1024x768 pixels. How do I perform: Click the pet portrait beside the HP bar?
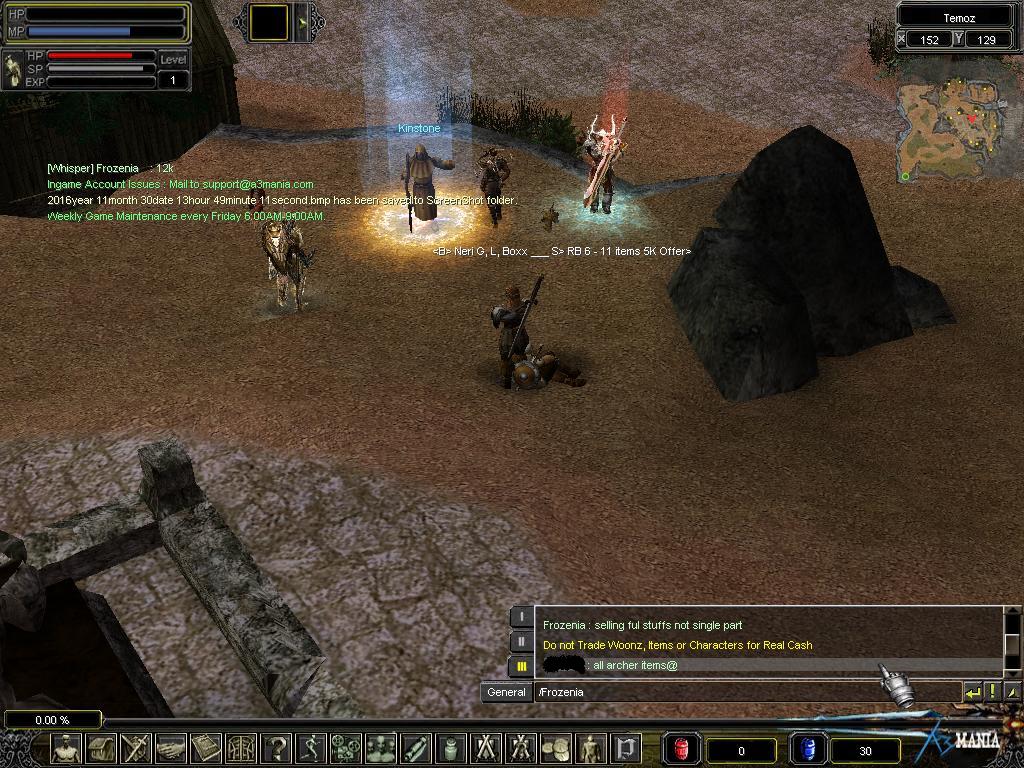[14, 70]
